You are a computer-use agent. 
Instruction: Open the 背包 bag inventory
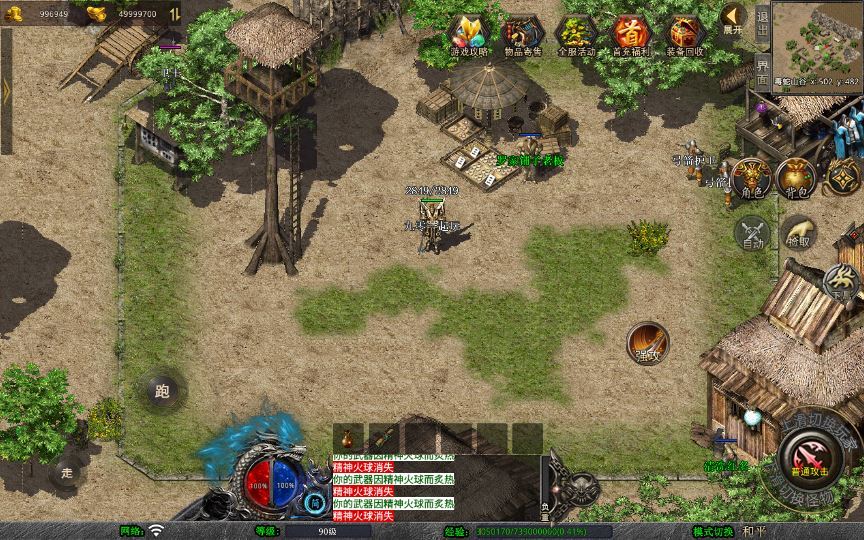tap(796, 178)
